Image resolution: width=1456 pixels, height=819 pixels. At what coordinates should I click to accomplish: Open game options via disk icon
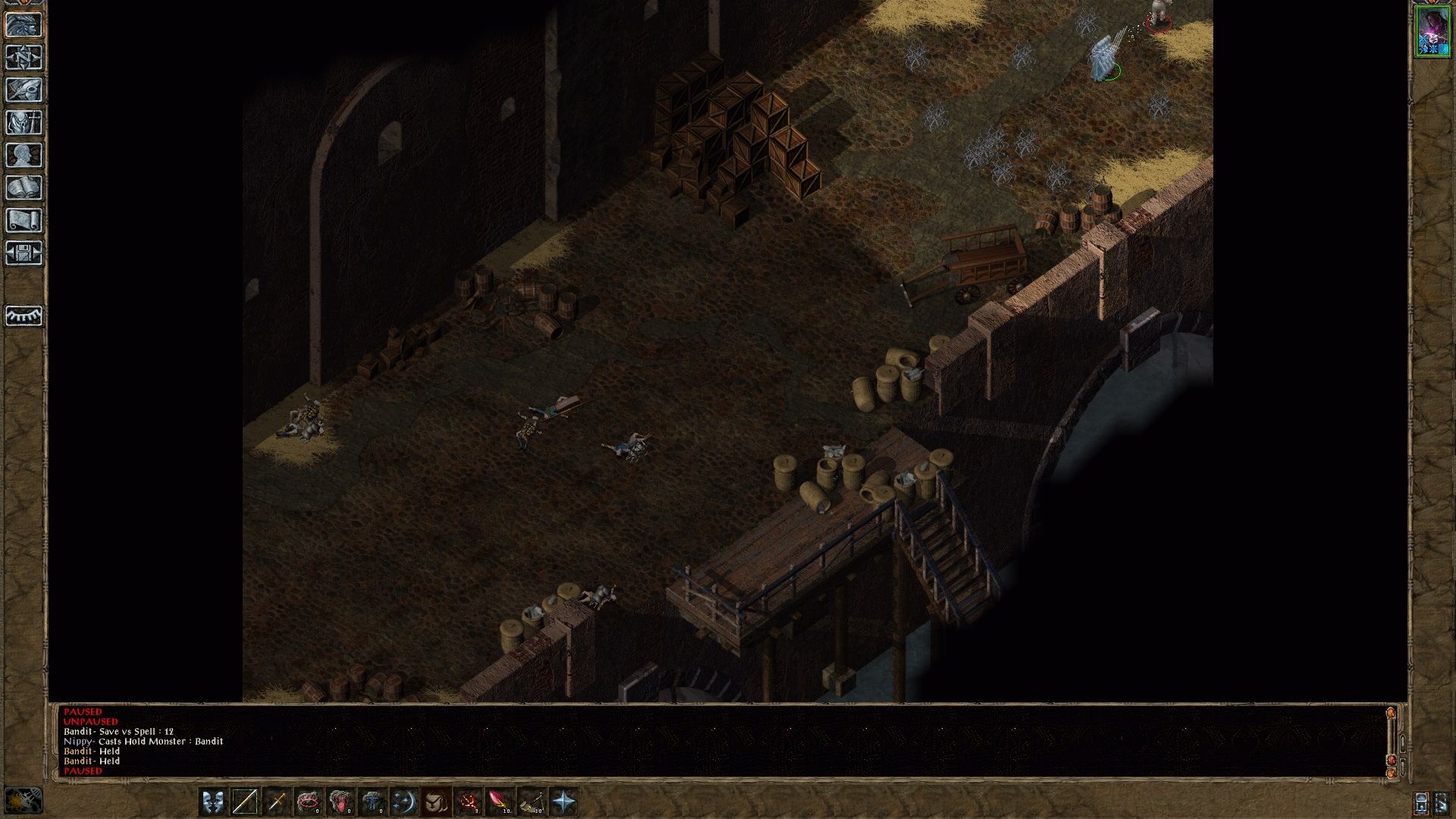click(x=24, y=253)
